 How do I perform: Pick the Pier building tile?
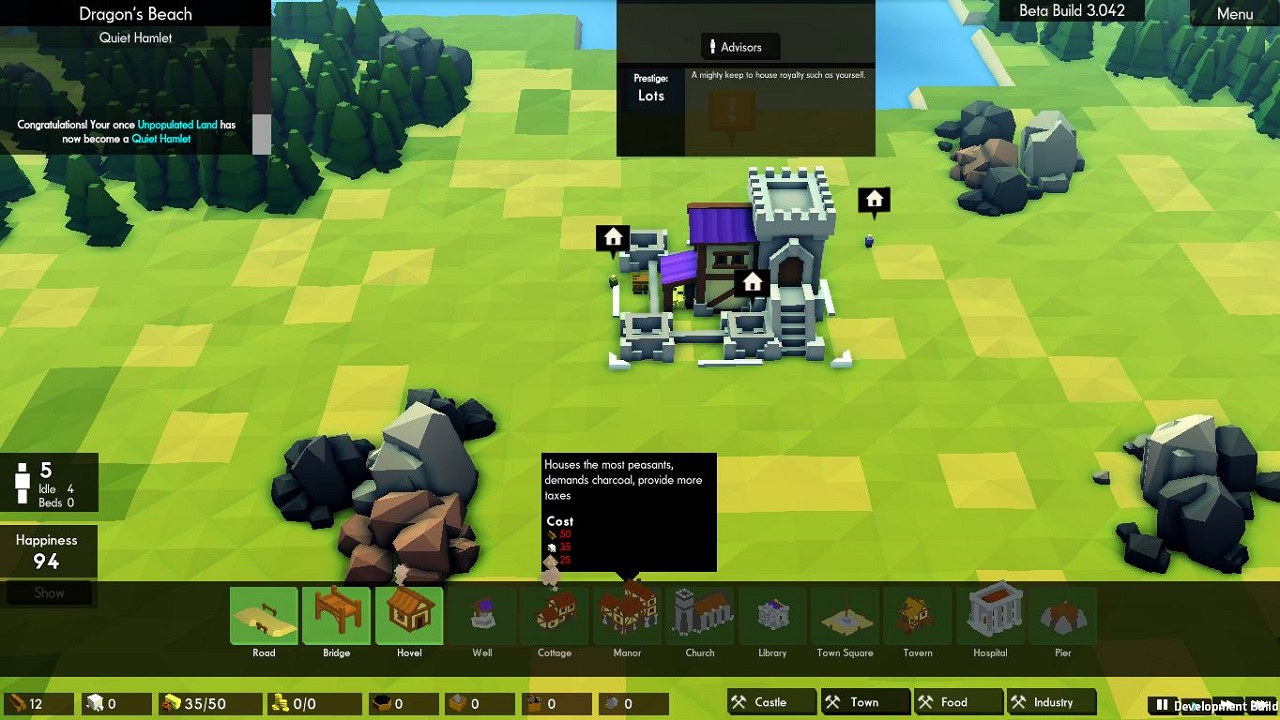pos(1063,615)
